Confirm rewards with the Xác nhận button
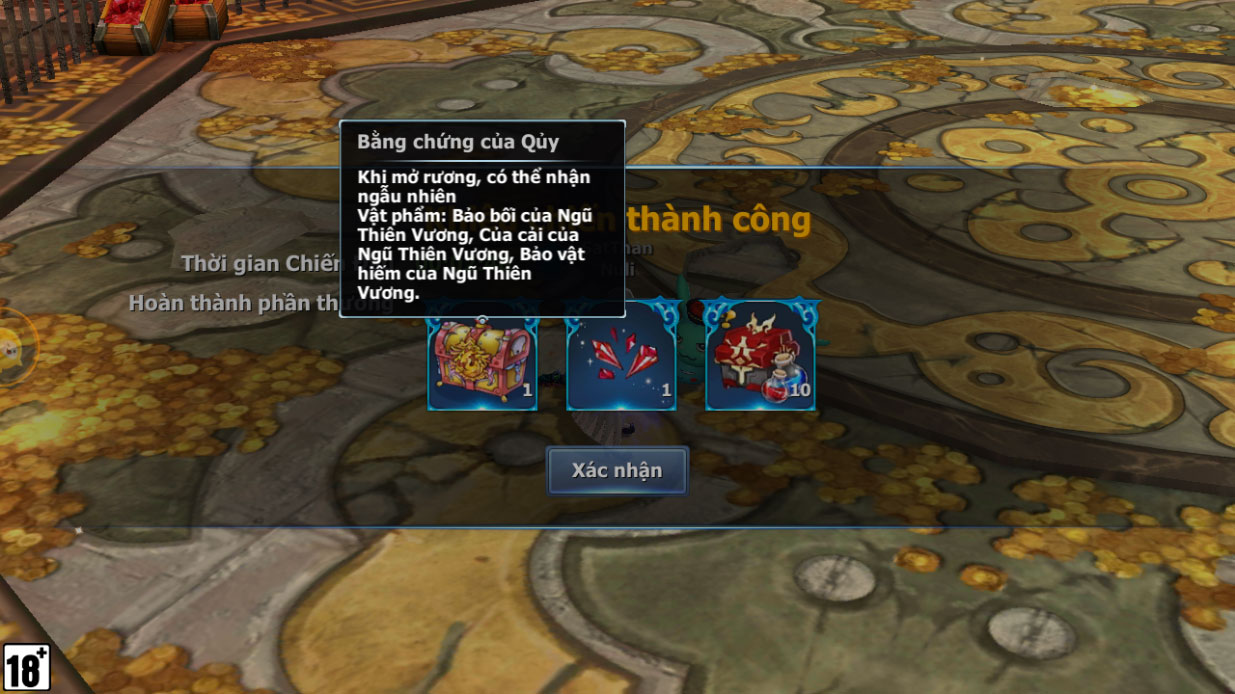 coord(617,470)
